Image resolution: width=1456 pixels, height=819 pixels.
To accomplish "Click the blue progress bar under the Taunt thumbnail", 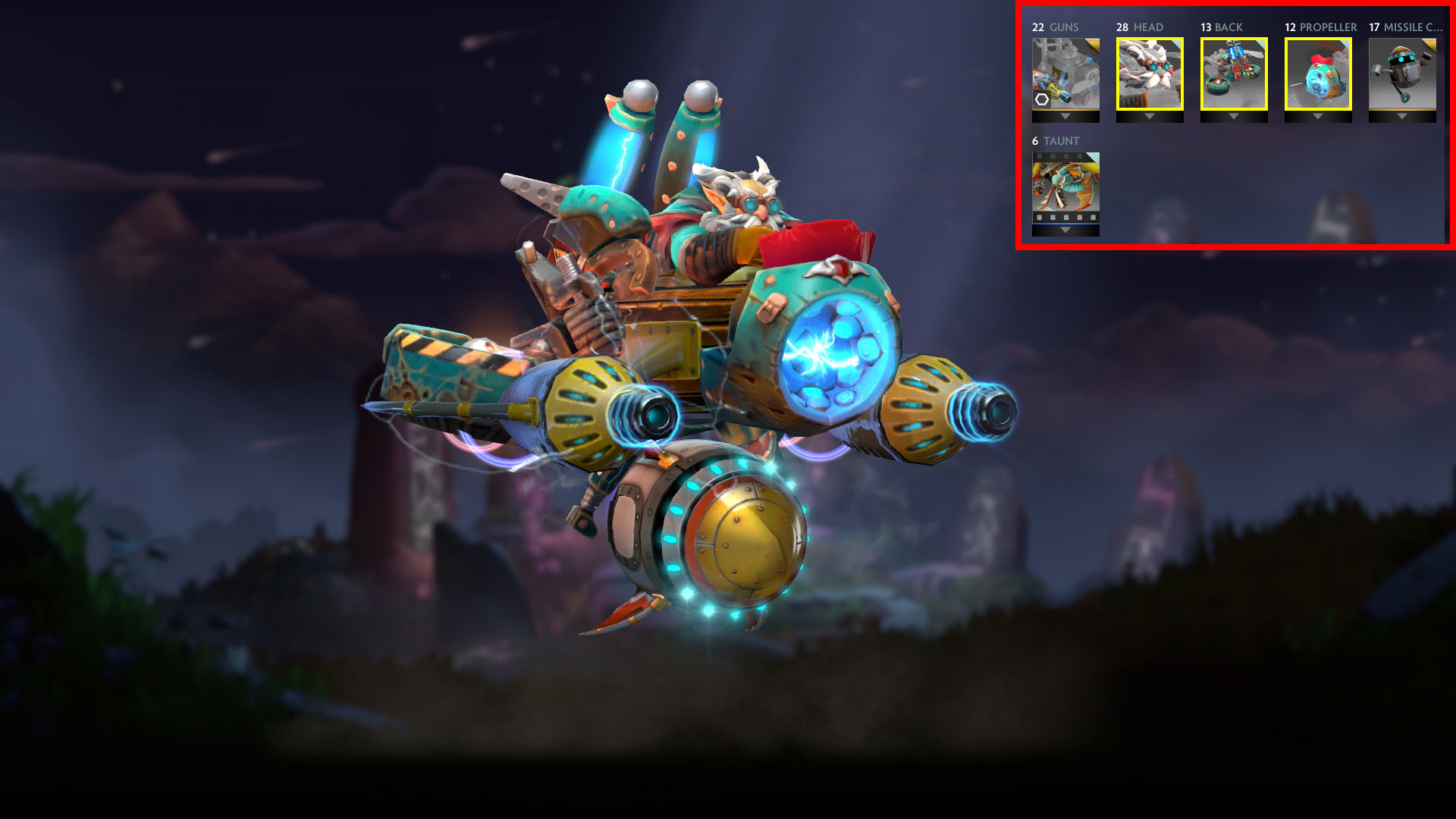I will click(1065, 225).
